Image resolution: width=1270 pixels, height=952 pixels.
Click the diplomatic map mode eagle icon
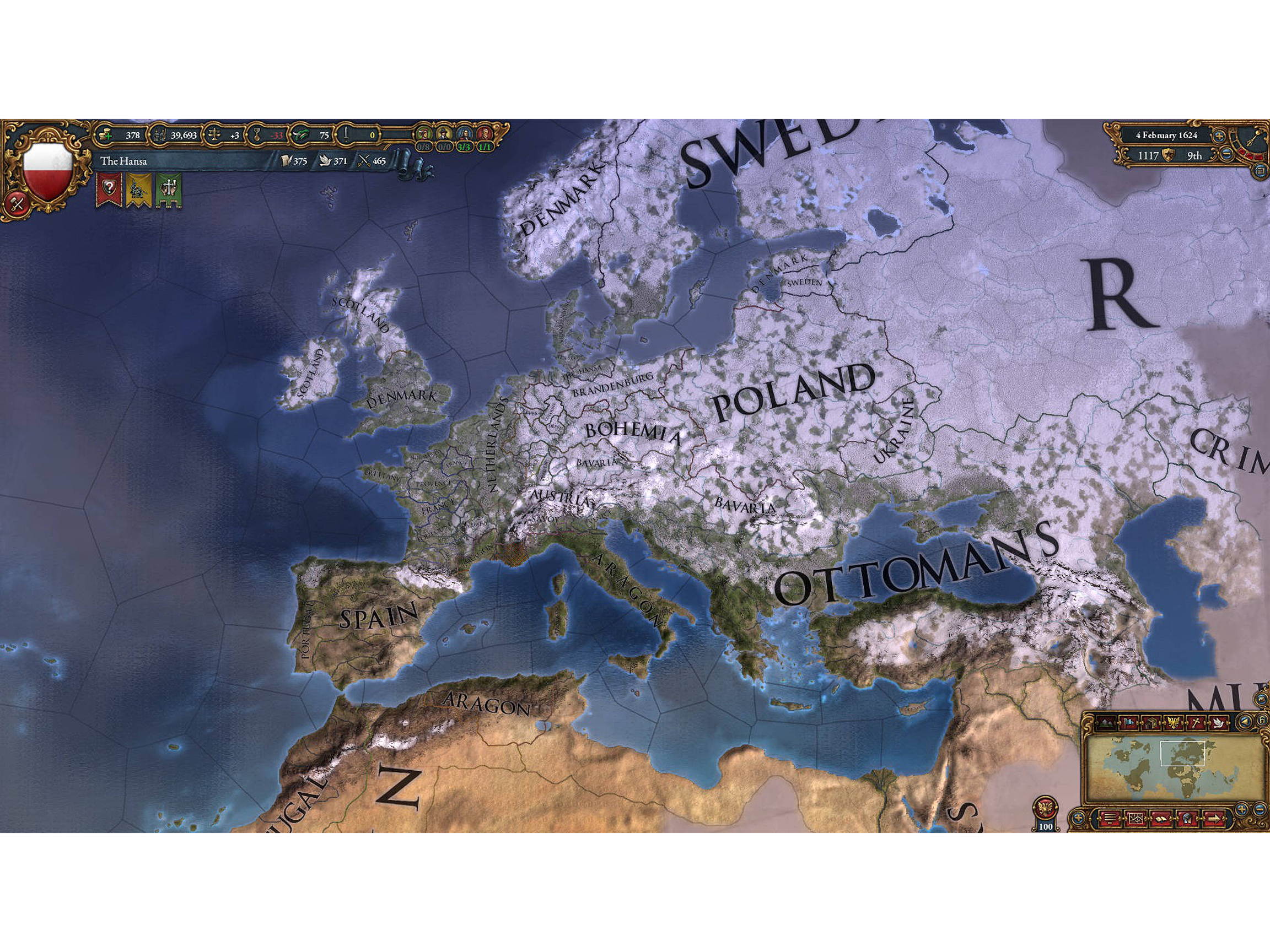1174,722
